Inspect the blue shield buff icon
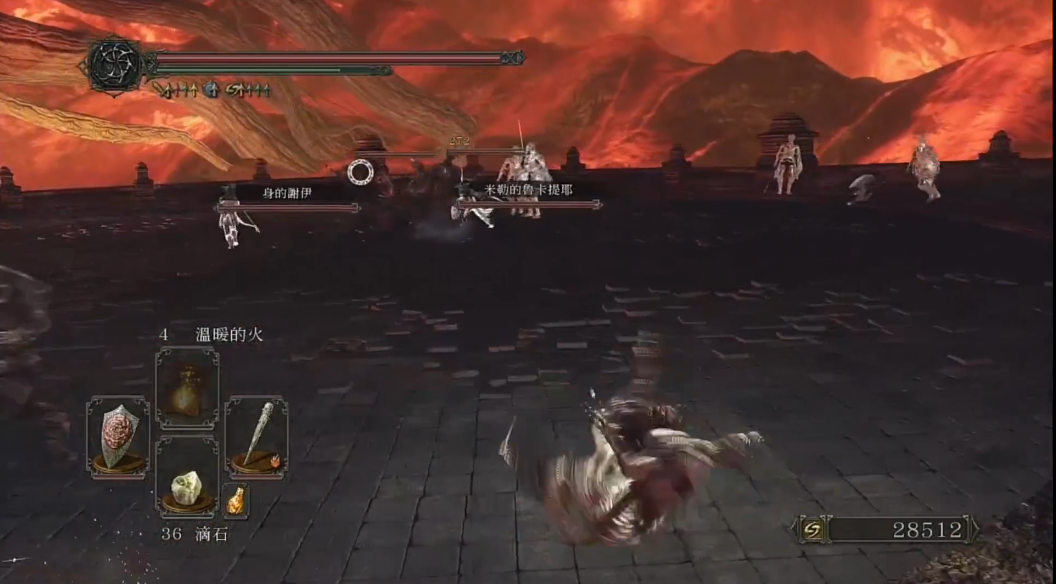1056x584 pixels. tap(212, 90)
